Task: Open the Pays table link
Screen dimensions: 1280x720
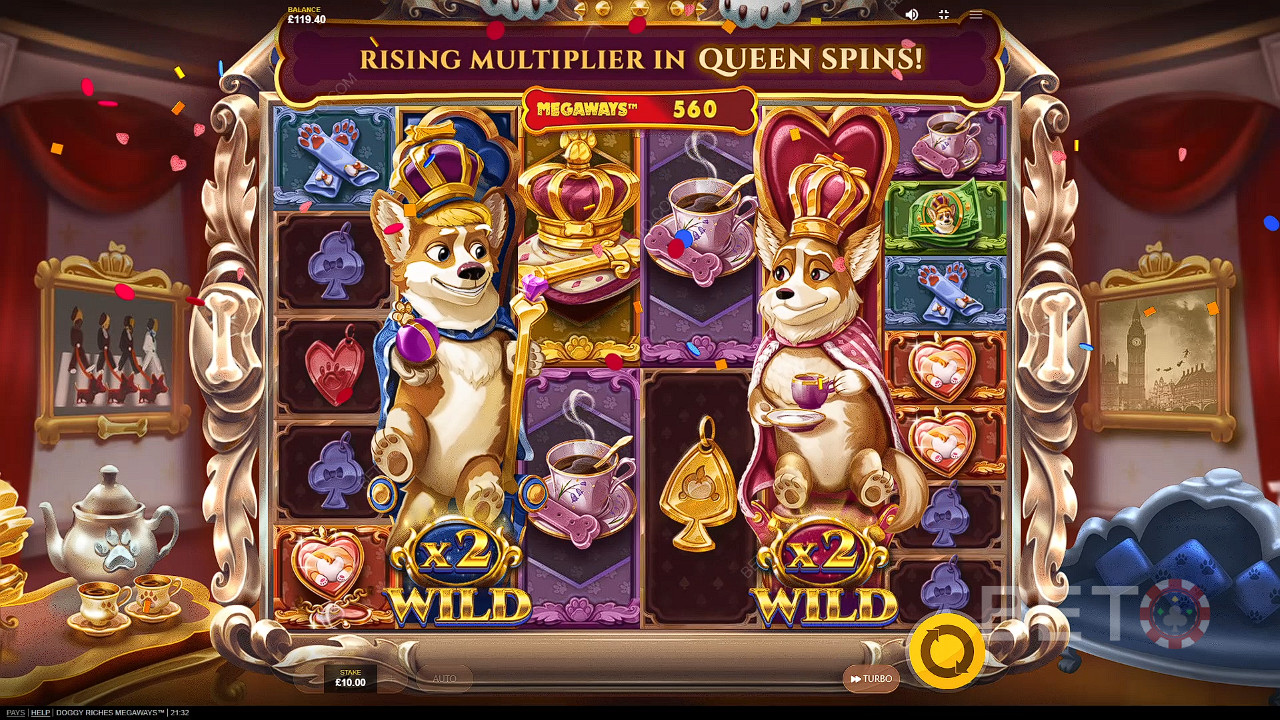Action: coord(14,713)
